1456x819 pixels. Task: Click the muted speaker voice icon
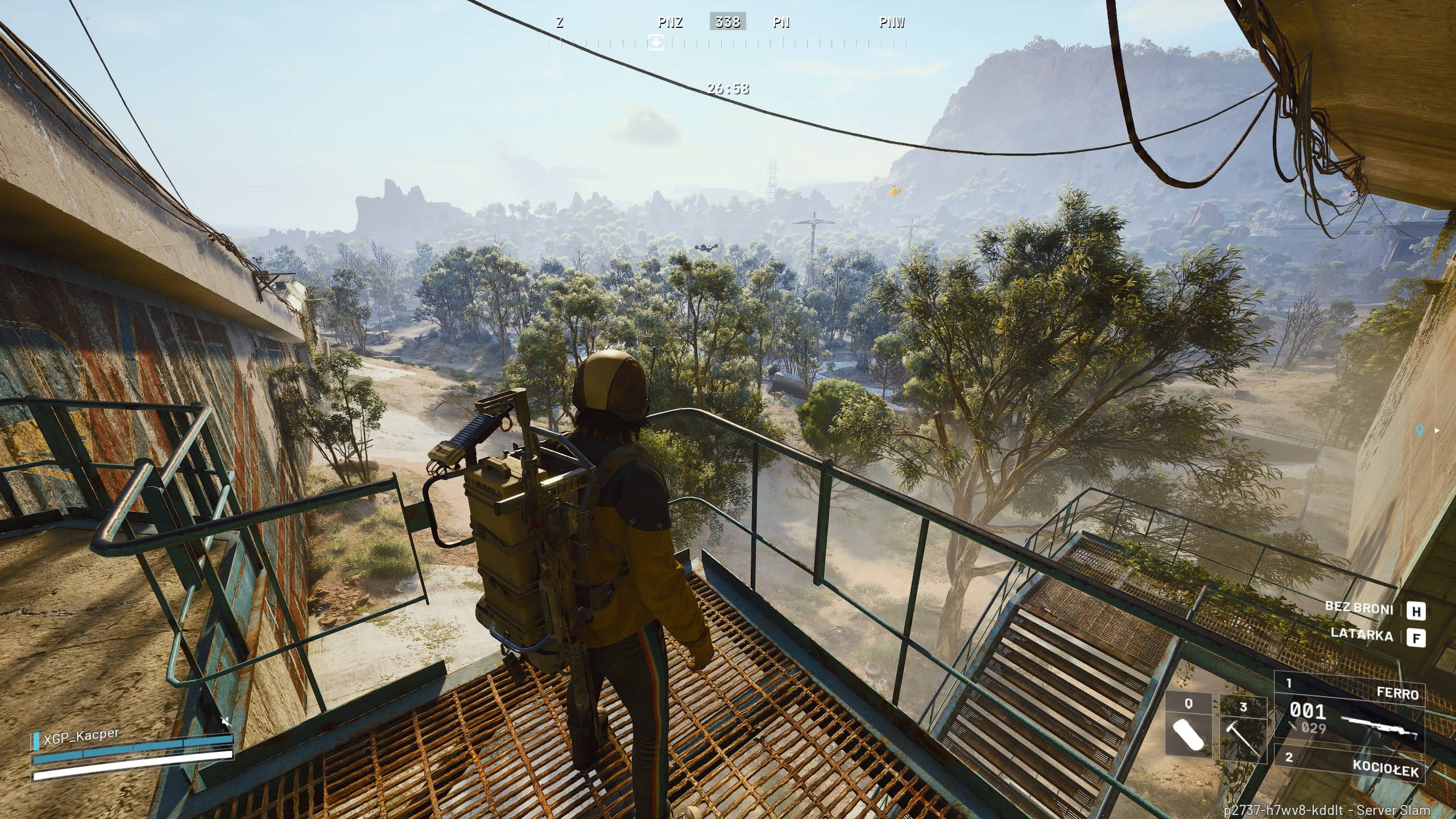click(226, 722)
